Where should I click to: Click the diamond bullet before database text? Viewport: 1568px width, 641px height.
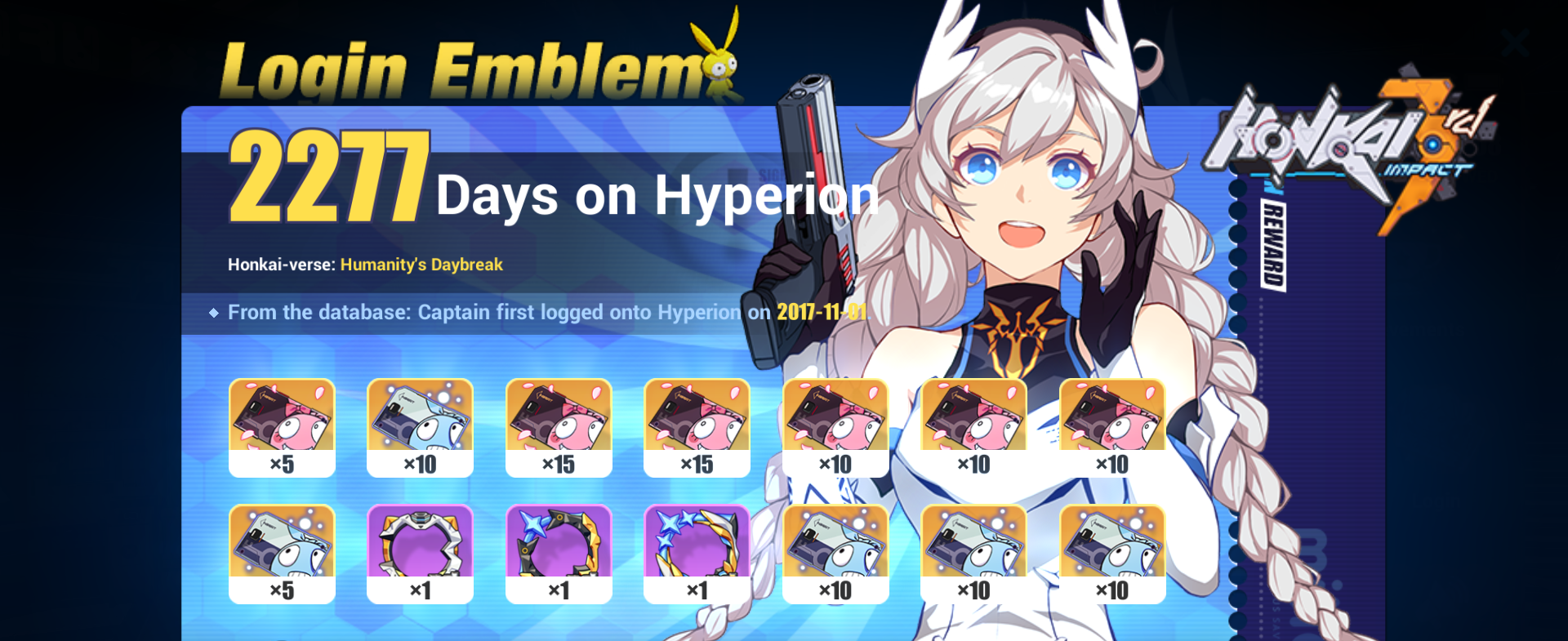214,311
